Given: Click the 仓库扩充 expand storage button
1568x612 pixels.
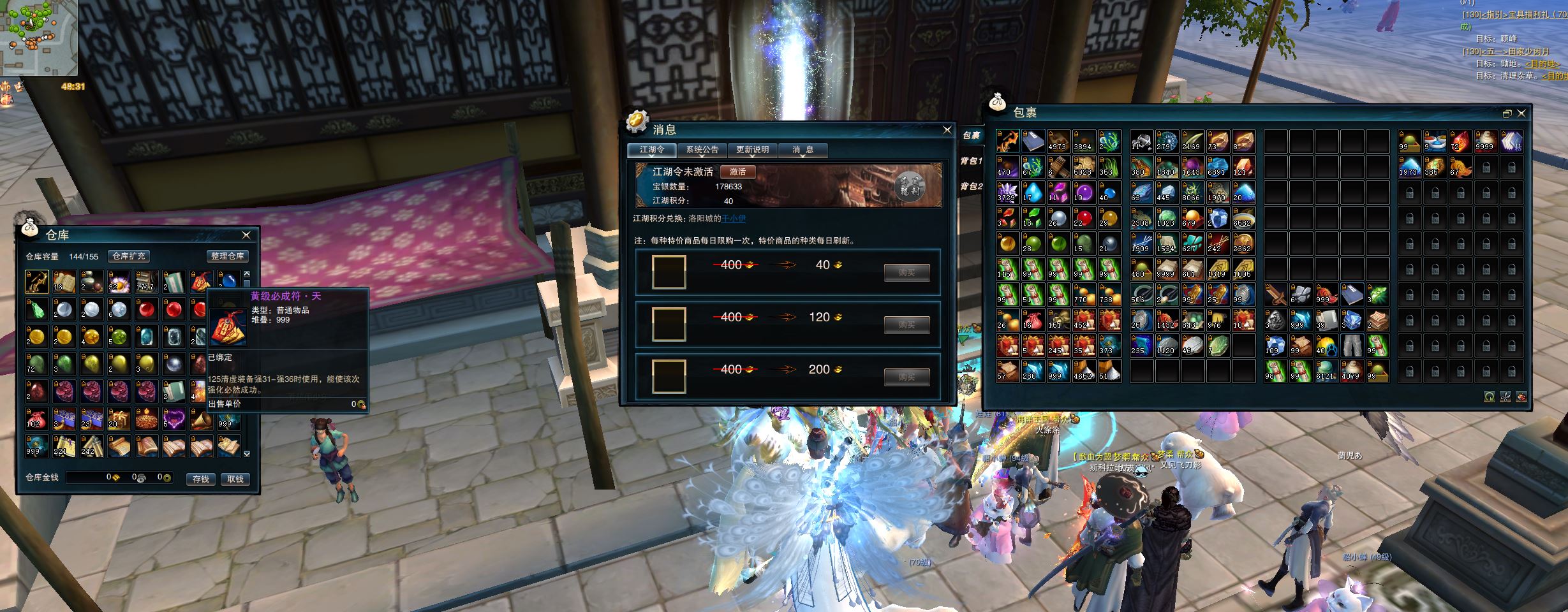Looking at the screenshot, I should click(129, 256).
